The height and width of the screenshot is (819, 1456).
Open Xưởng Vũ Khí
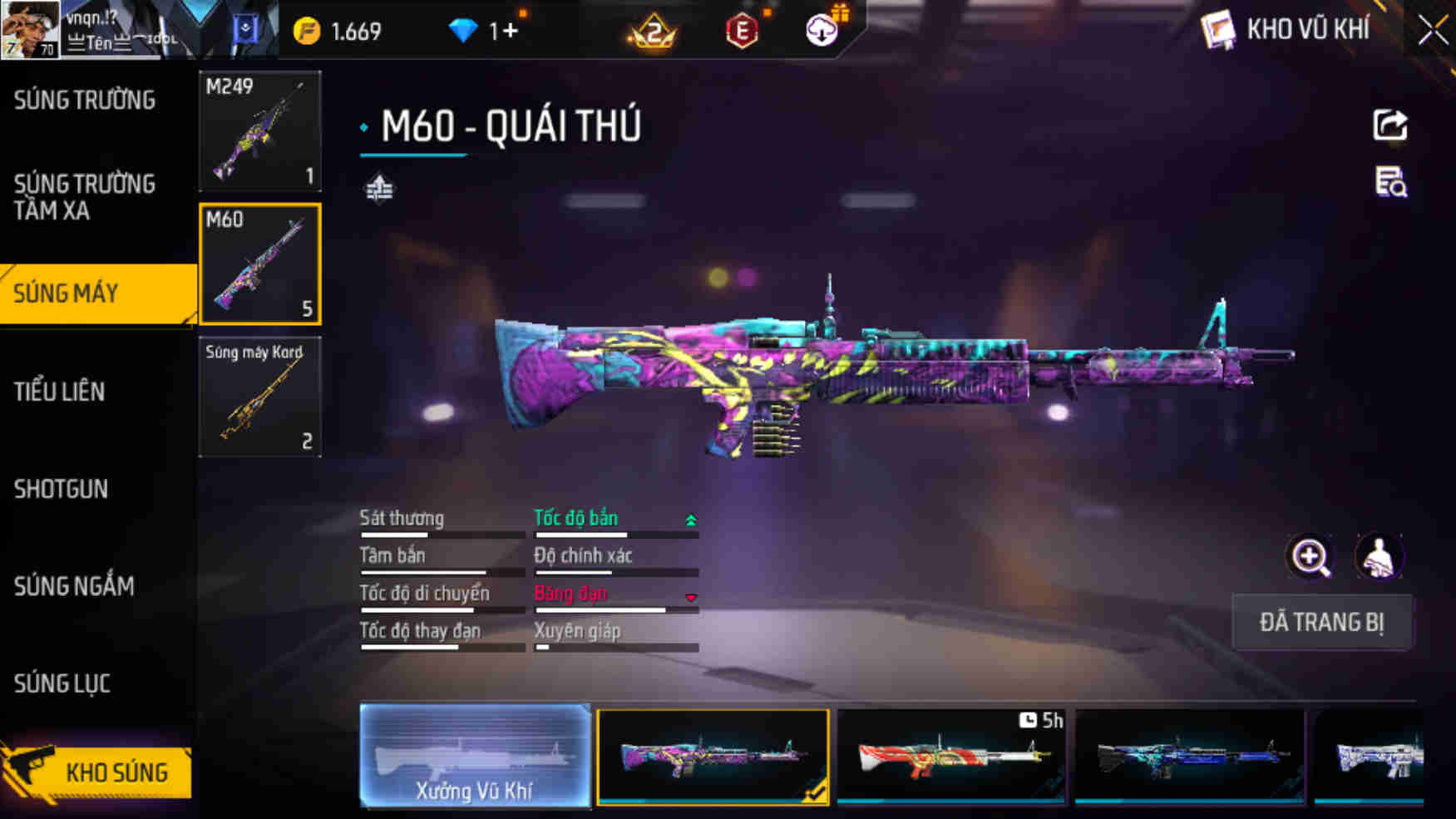(x=476, y=755)
